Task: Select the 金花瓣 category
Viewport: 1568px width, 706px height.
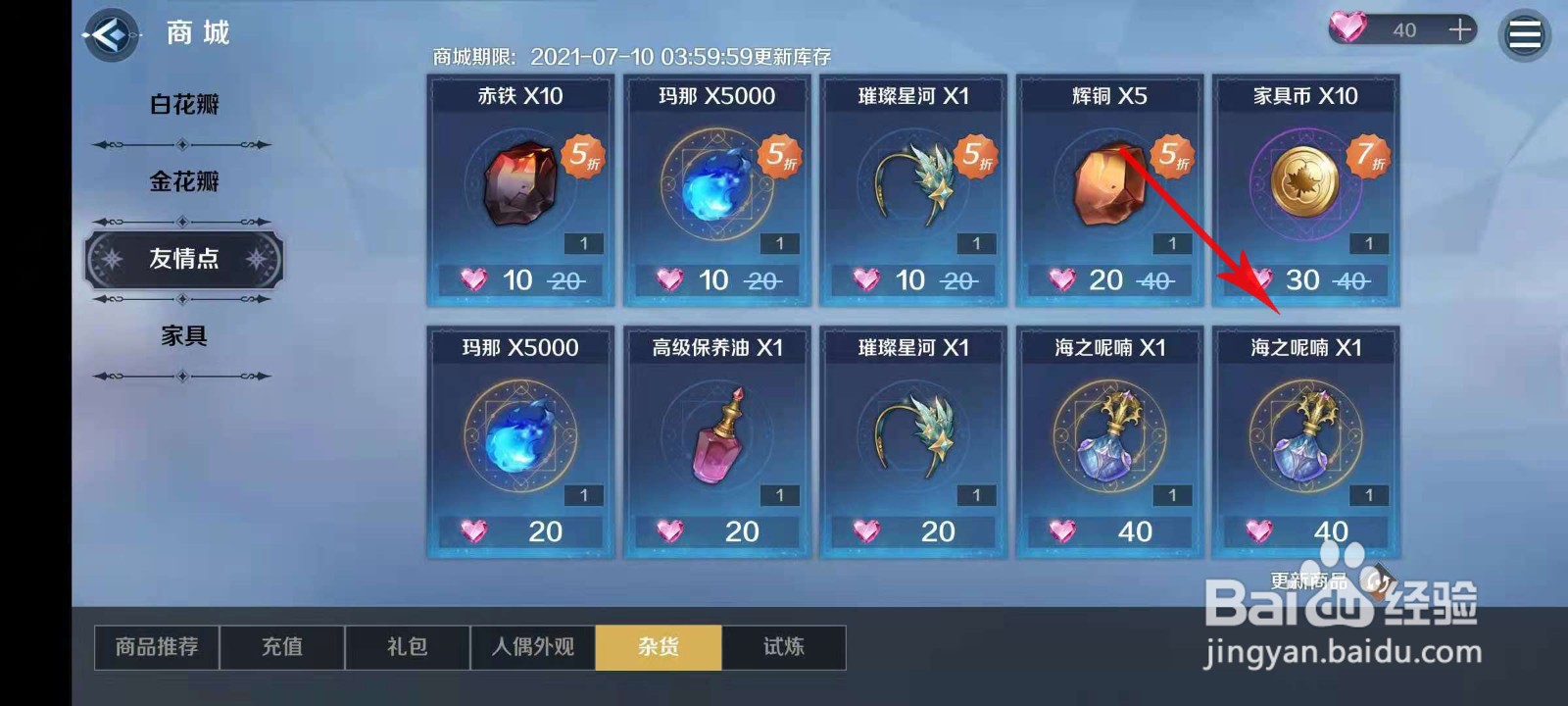Action: 182,181
